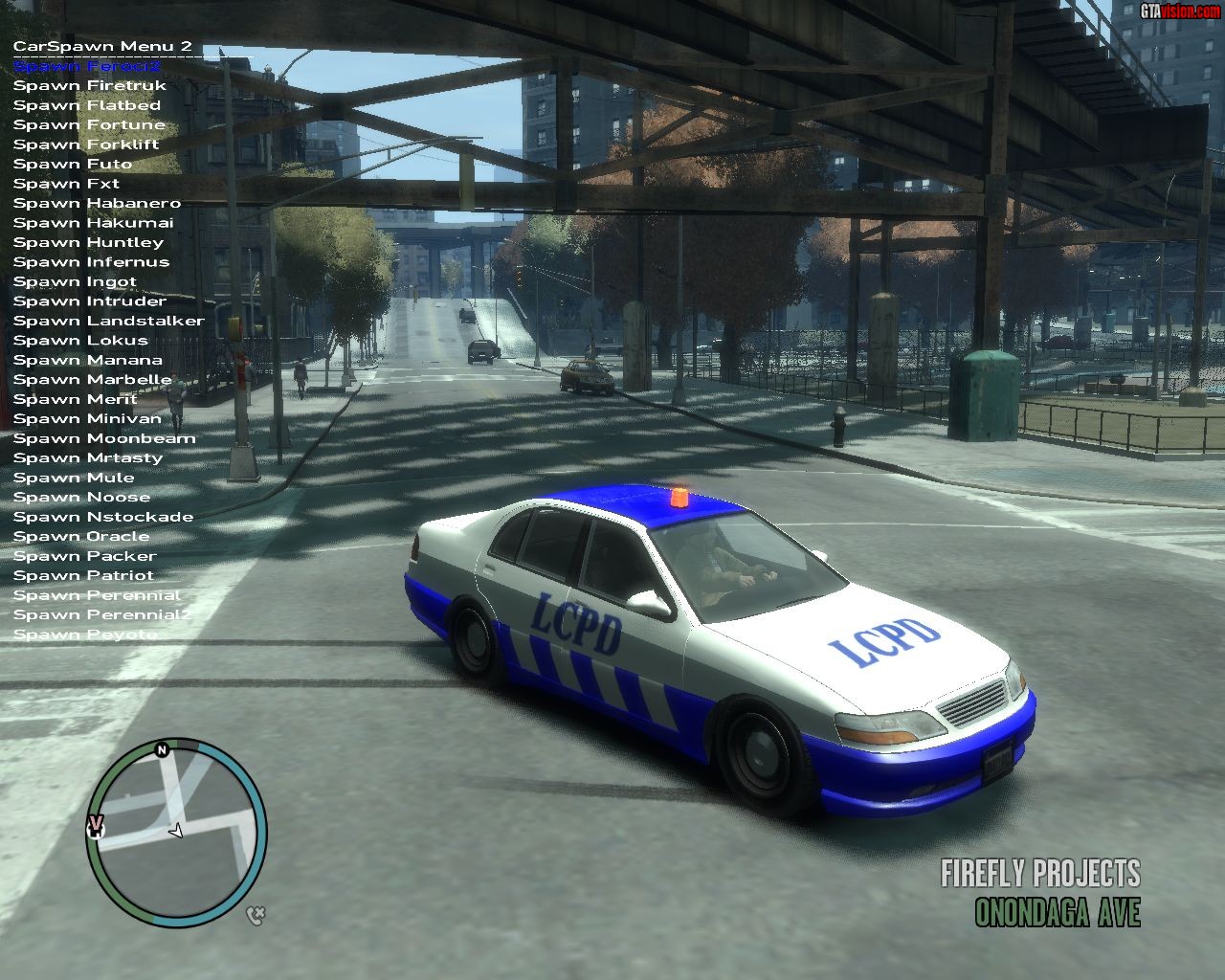This screenshot has width=1225, height=980.
Task: Click the highlighted Spawn Feroci2 entry
Action: [x=87, y=66]
